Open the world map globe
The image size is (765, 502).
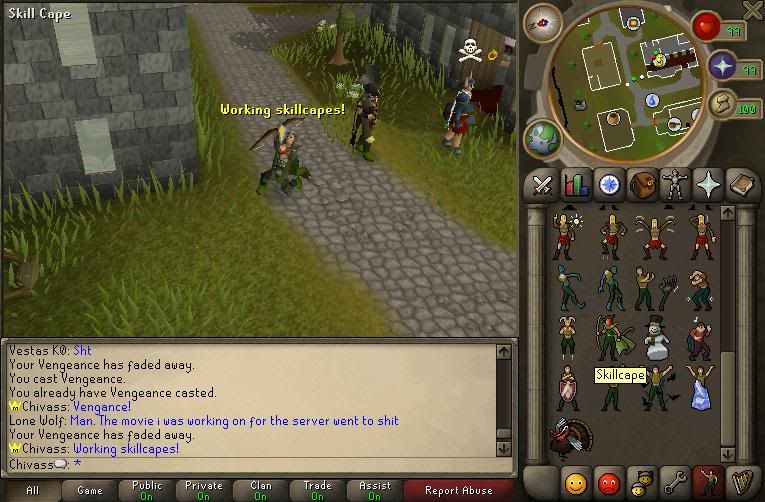544,137
